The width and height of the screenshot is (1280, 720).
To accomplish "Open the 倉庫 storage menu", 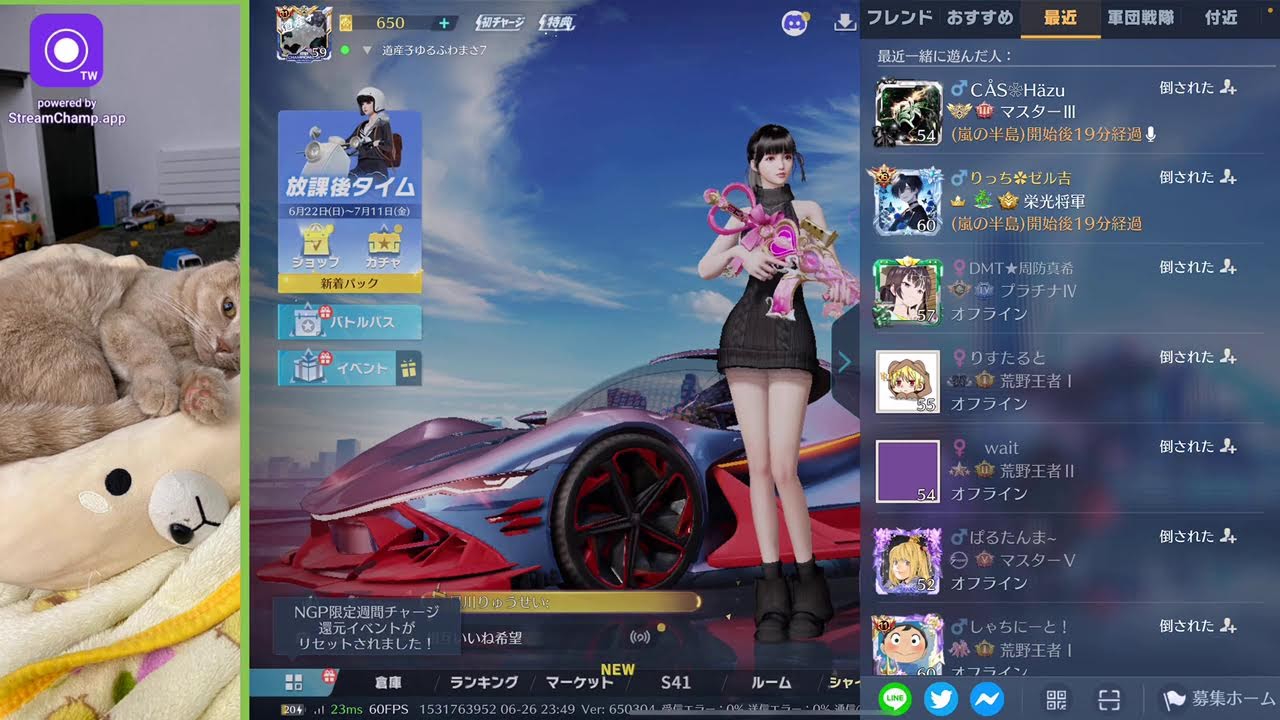I will click(x=388, y=682).
